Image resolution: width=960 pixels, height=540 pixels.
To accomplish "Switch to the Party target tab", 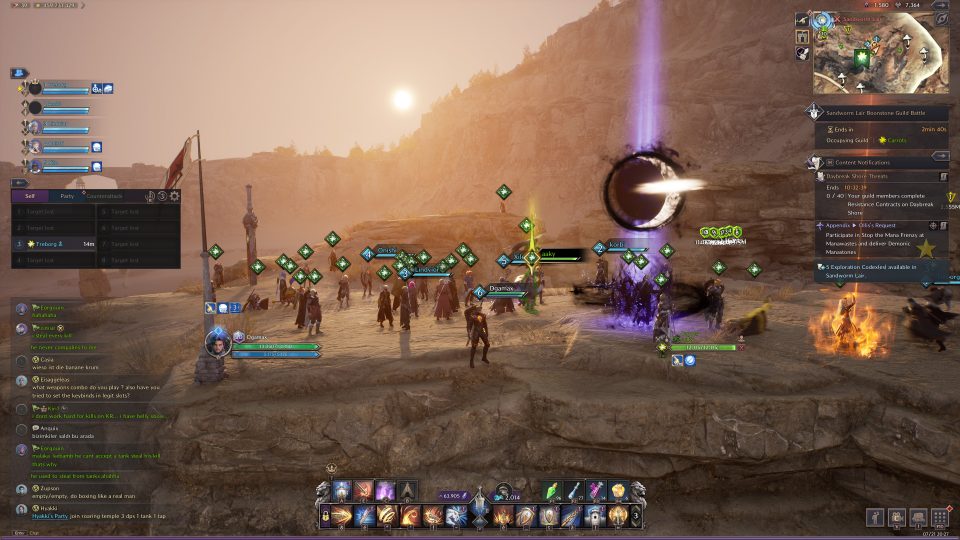I will [x=67, y=196].
